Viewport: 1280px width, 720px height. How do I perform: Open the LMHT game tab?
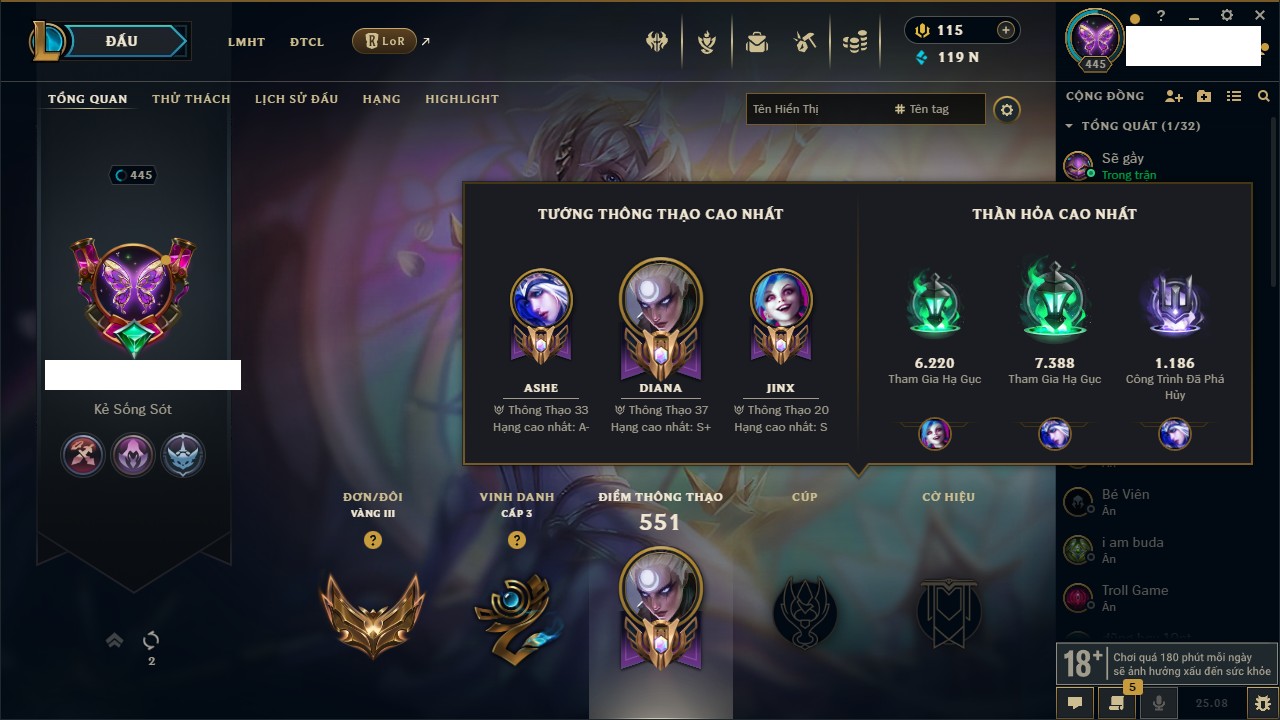pyautogui.click(x=246, y=42)
